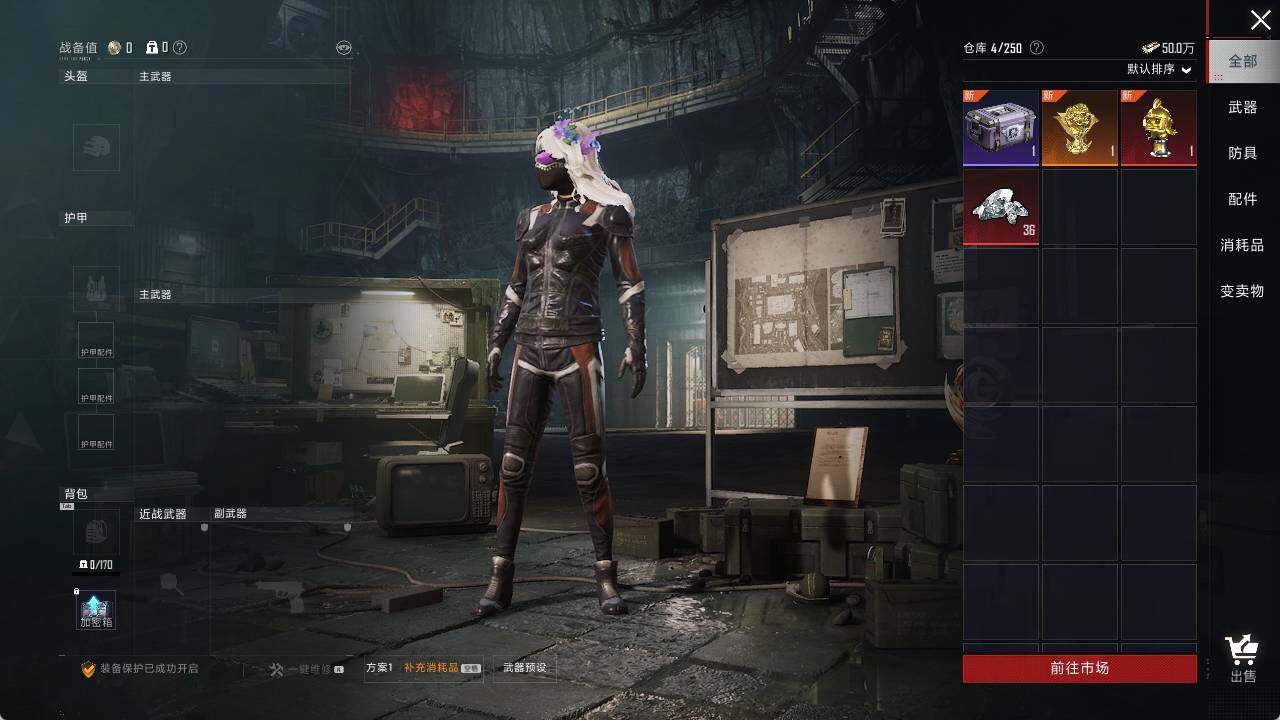Switch to the 武器 (weapons) category tab
The width and height of the screenshot is (1280, 720).
point(1242,107)
